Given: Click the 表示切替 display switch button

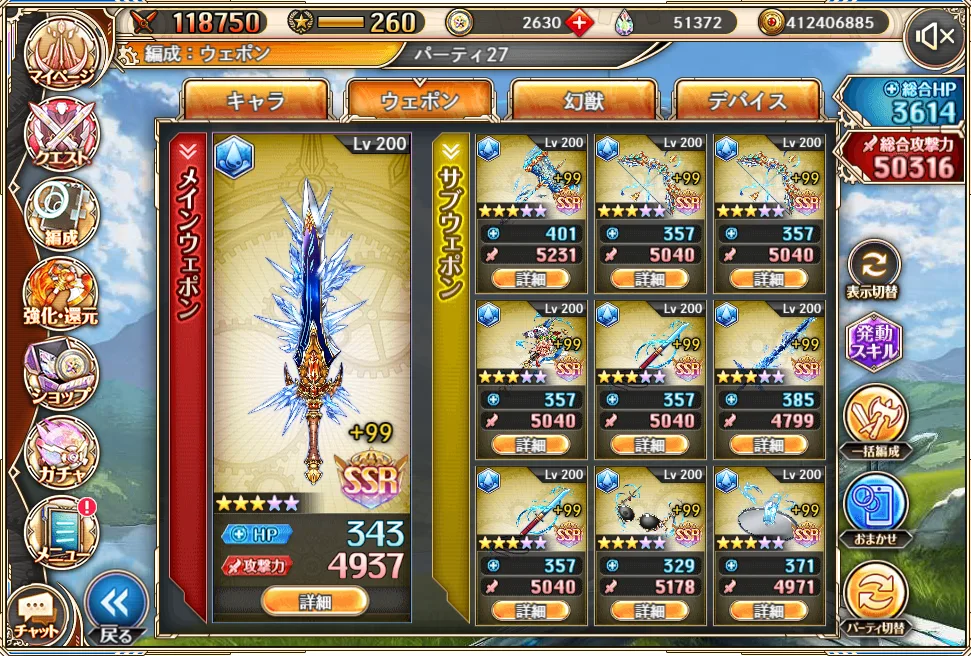Looking at the screenshot, I should pyautogui.click(x=874, y=268).
